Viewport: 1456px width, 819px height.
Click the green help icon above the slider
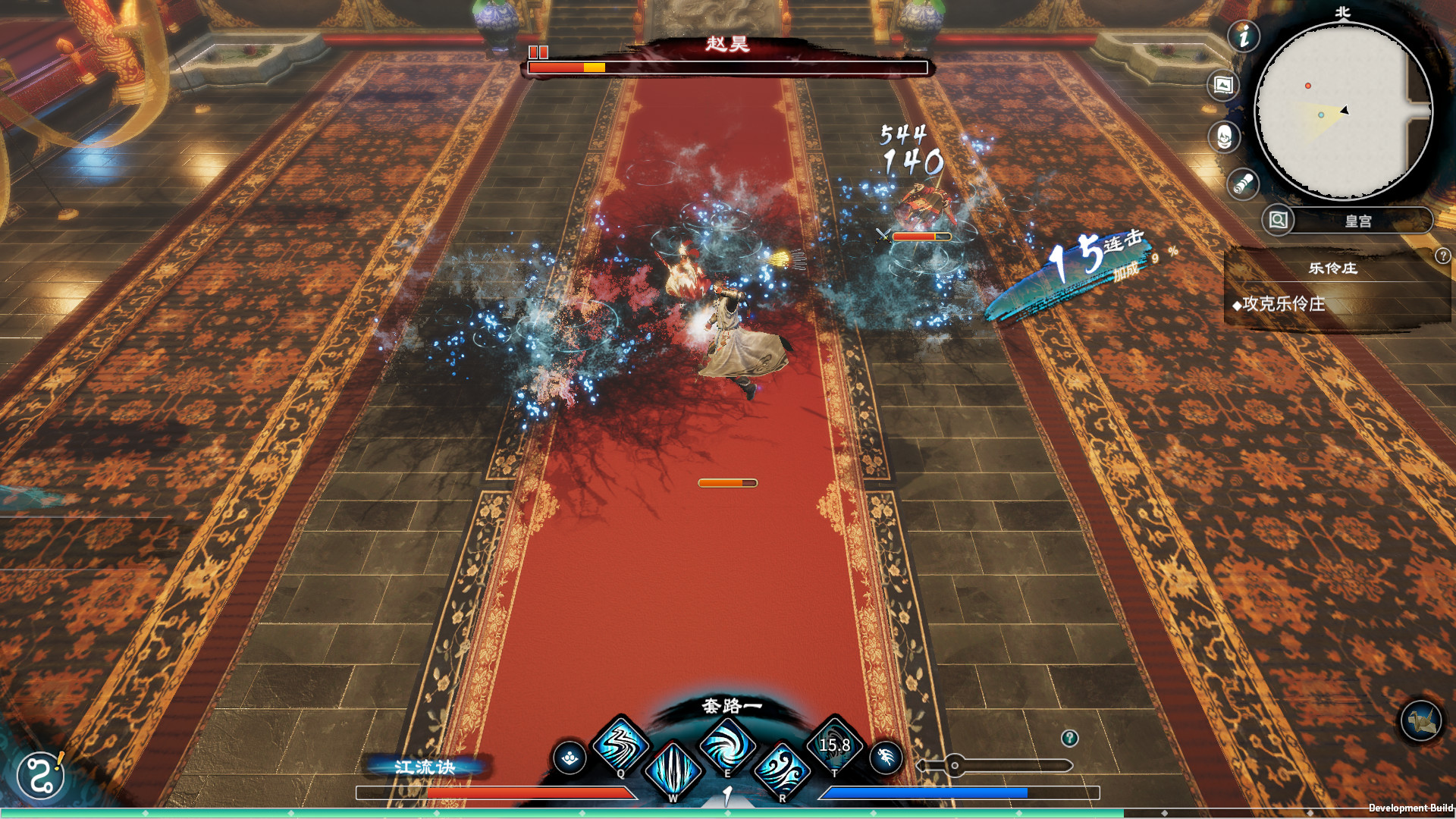coord(1069,738)
